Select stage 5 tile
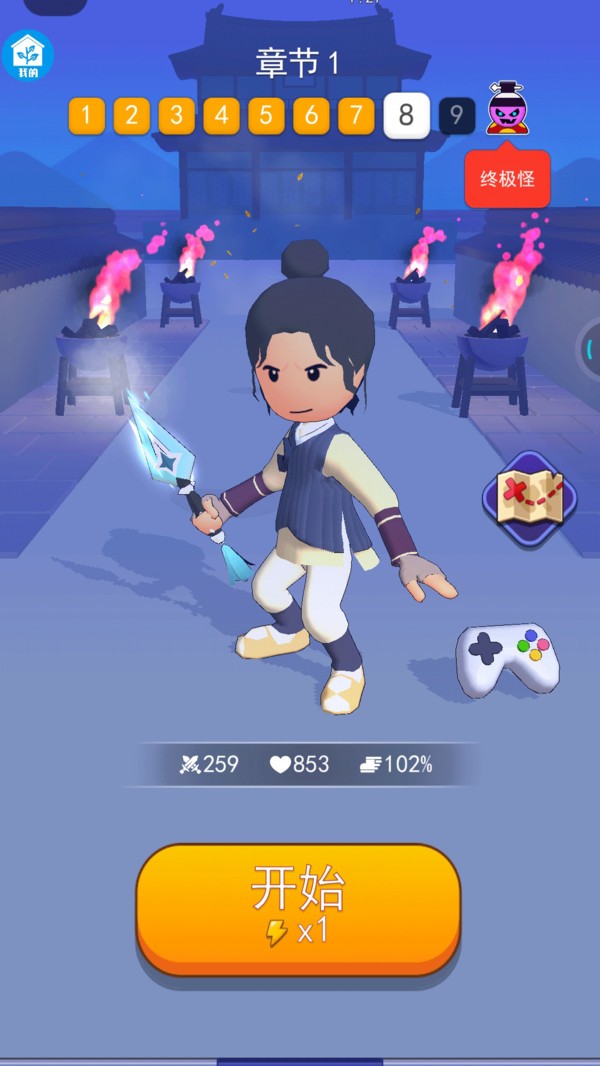The width and height of the screenshot is (600, 1066). (266, 116)
